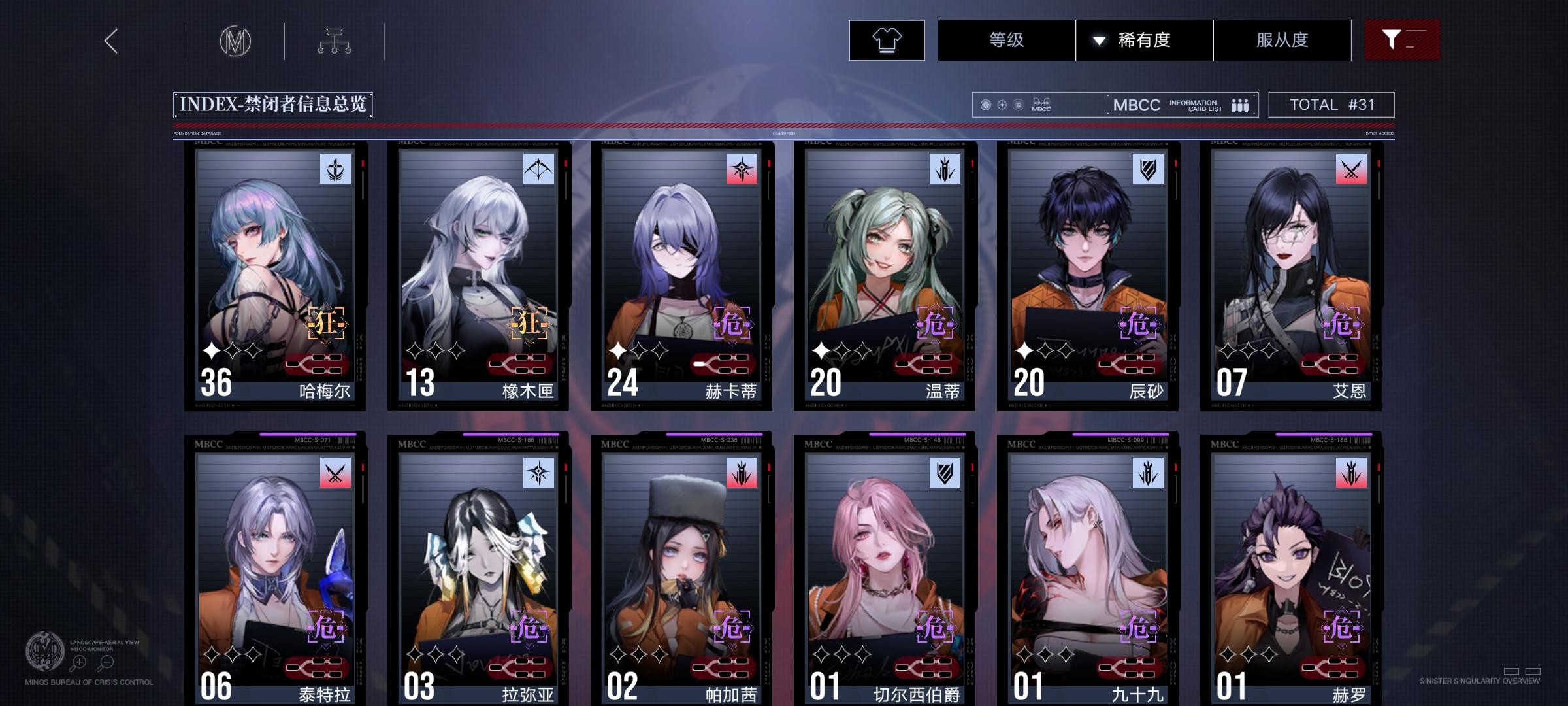Screen dimensions: 1568x706
Task: Switch to the 等级 sorting tab
Action: [1005, 40]
